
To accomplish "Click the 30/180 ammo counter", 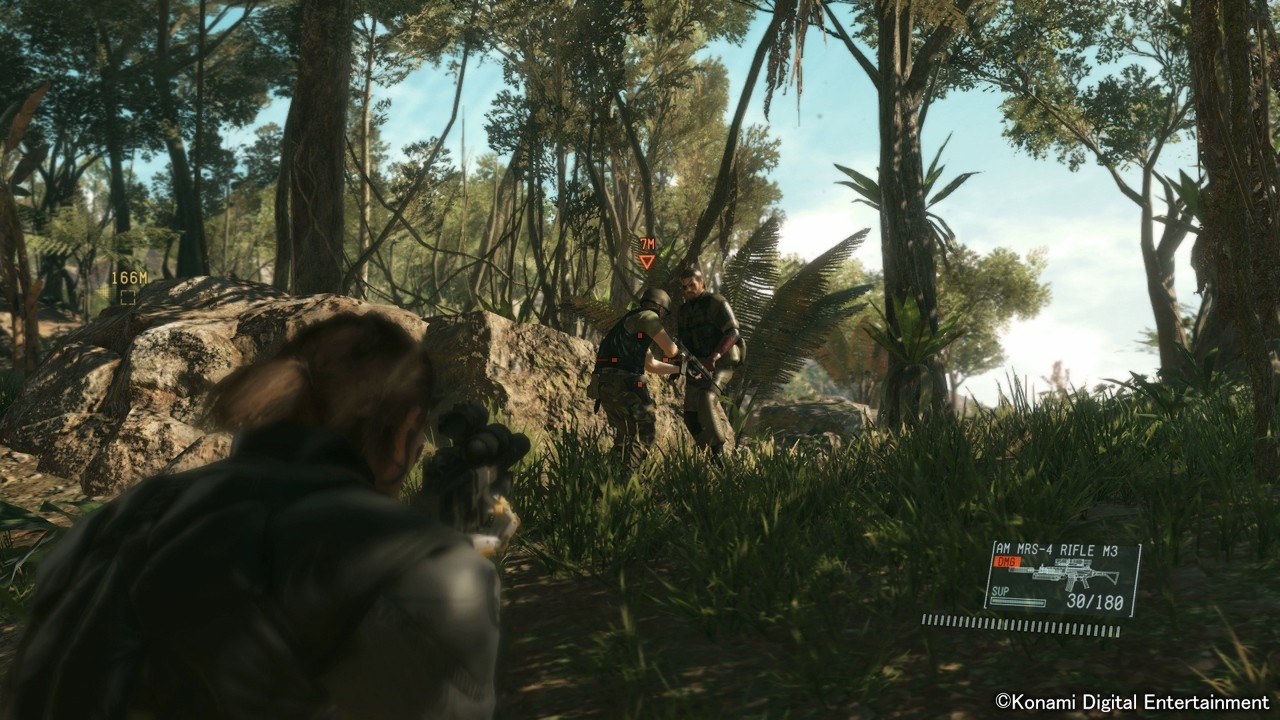I will 1095,600.
